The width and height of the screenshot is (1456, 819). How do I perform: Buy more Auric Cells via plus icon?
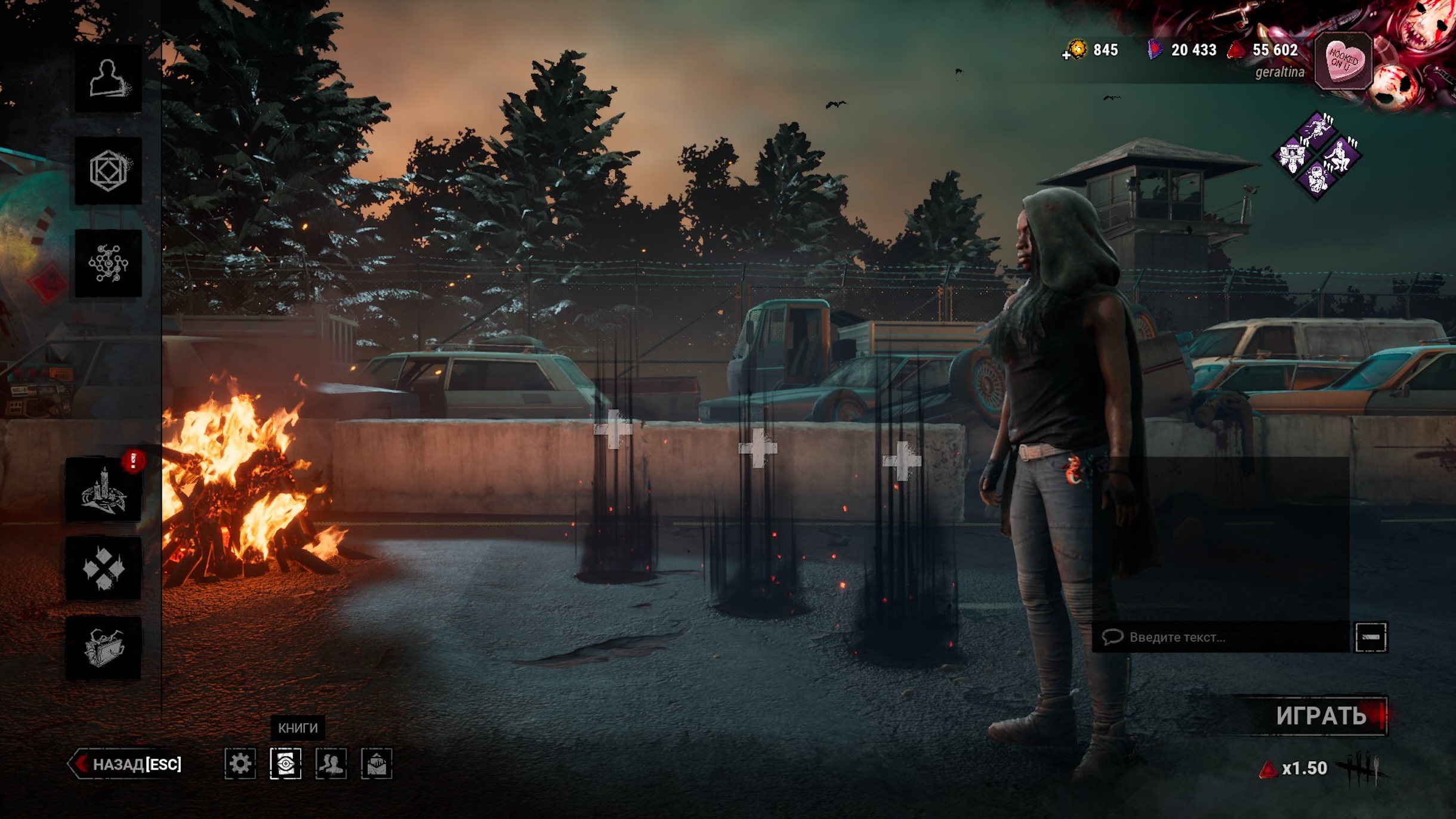point(1066,55)
